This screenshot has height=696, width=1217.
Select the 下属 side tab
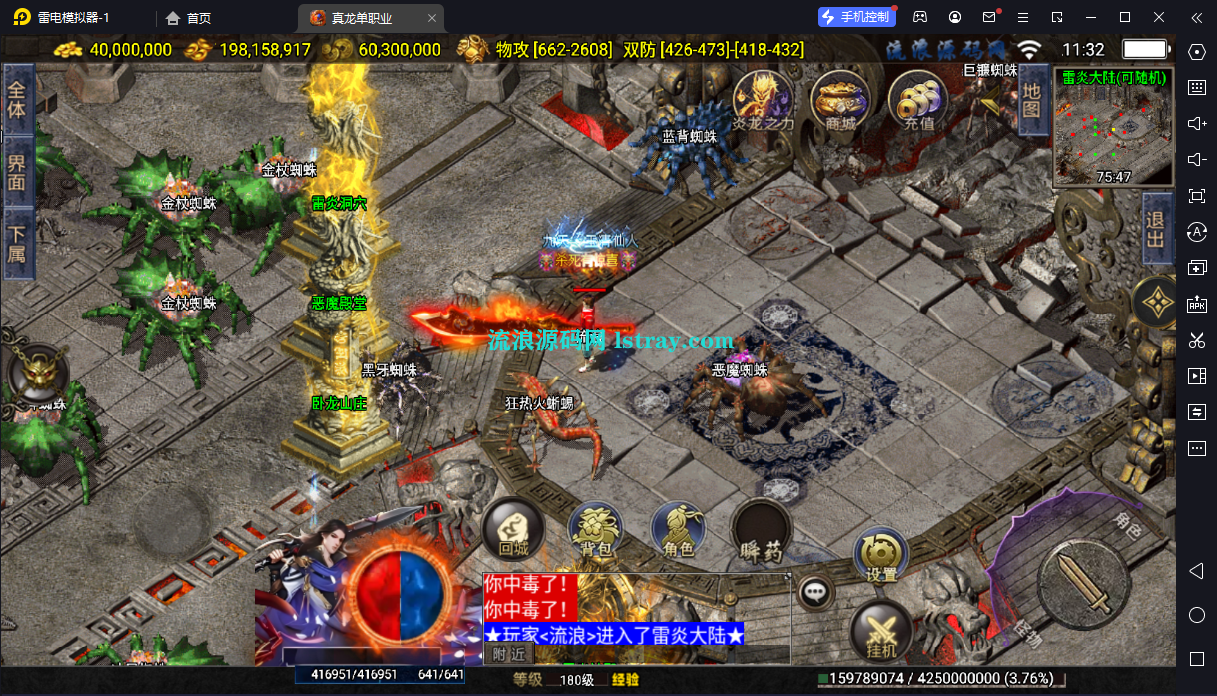(x=17, y=245)
